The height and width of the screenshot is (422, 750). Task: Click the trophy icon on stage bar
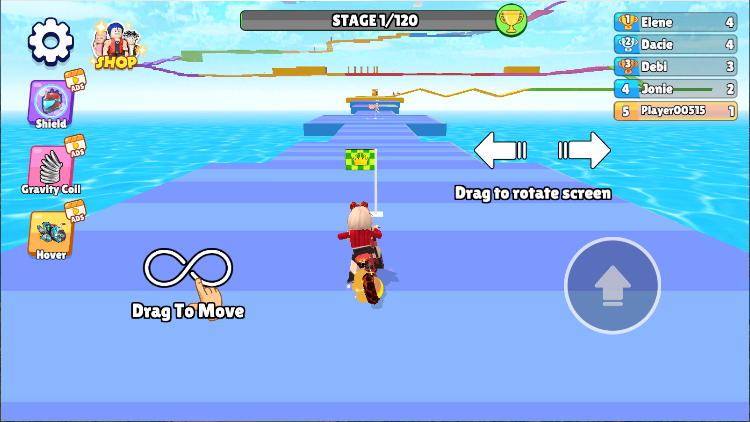512,20
